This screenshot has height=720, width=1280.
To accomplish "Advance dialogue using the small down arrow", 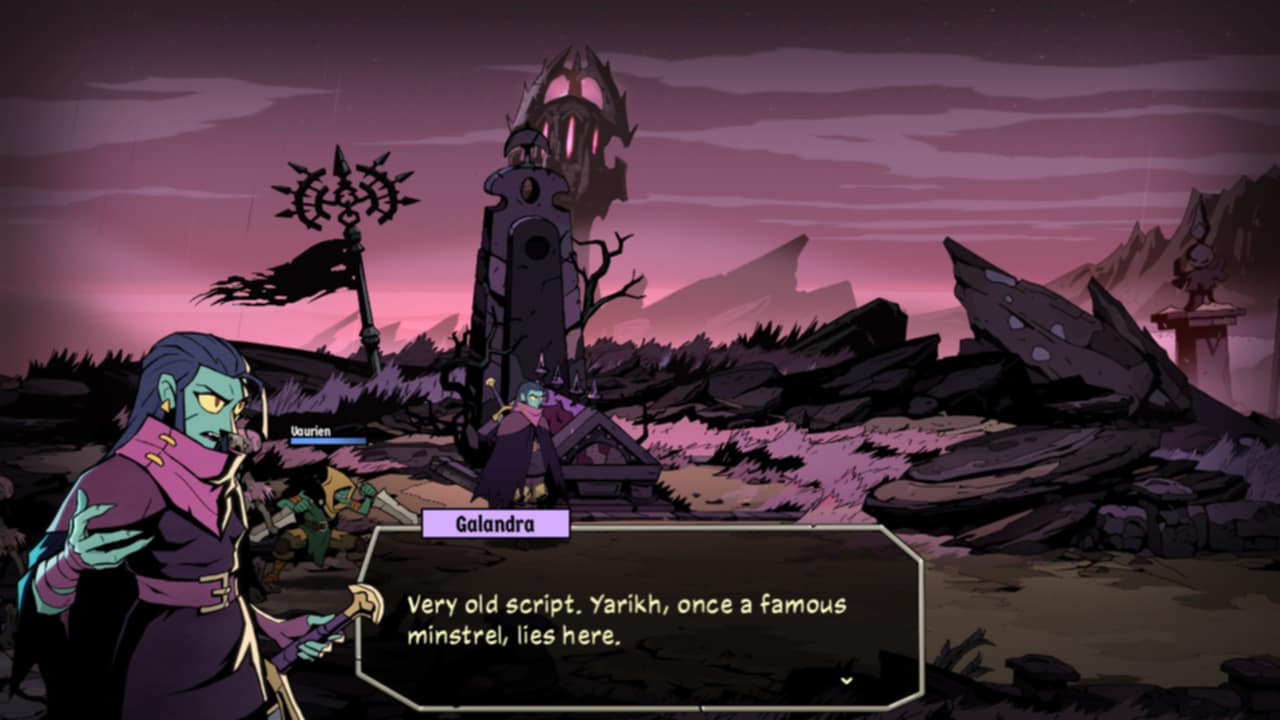I will [x=846, y=680].
